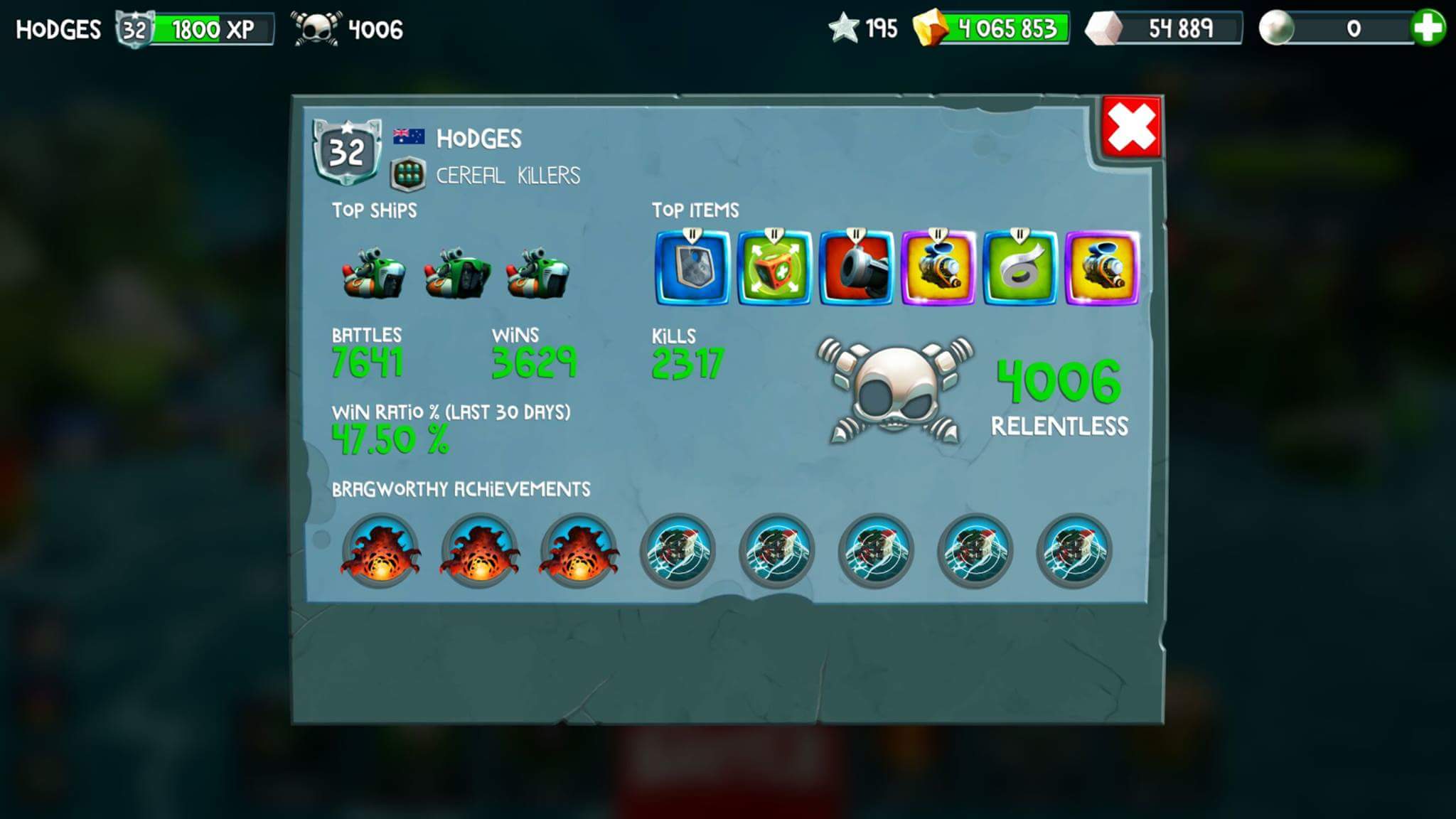Open the gold currency counter
1456x819 pixels.
pyautogui.click(x=992, y=28)
